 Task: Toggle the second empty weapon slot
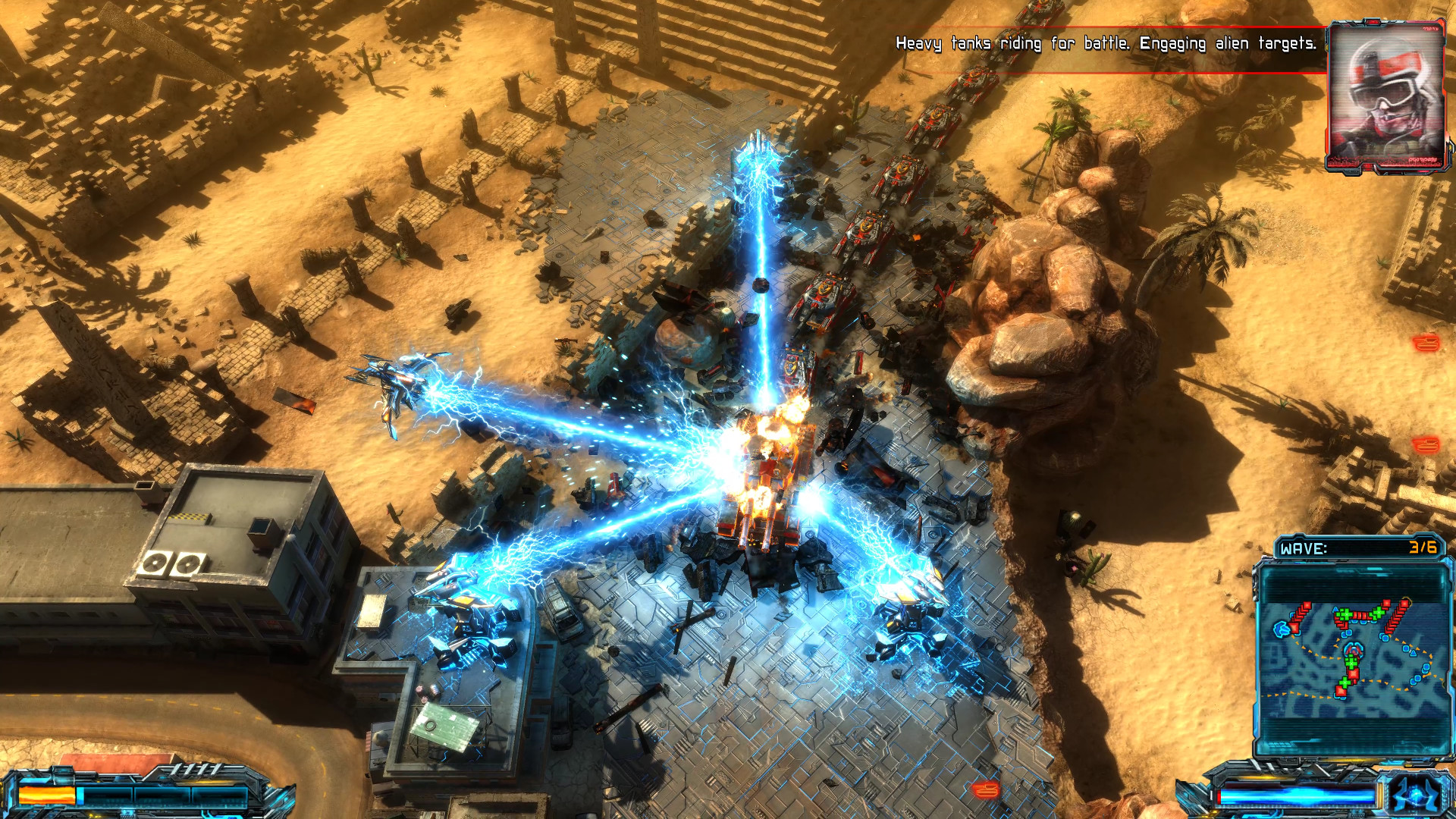pyautogui.click(x=163, y=795)
